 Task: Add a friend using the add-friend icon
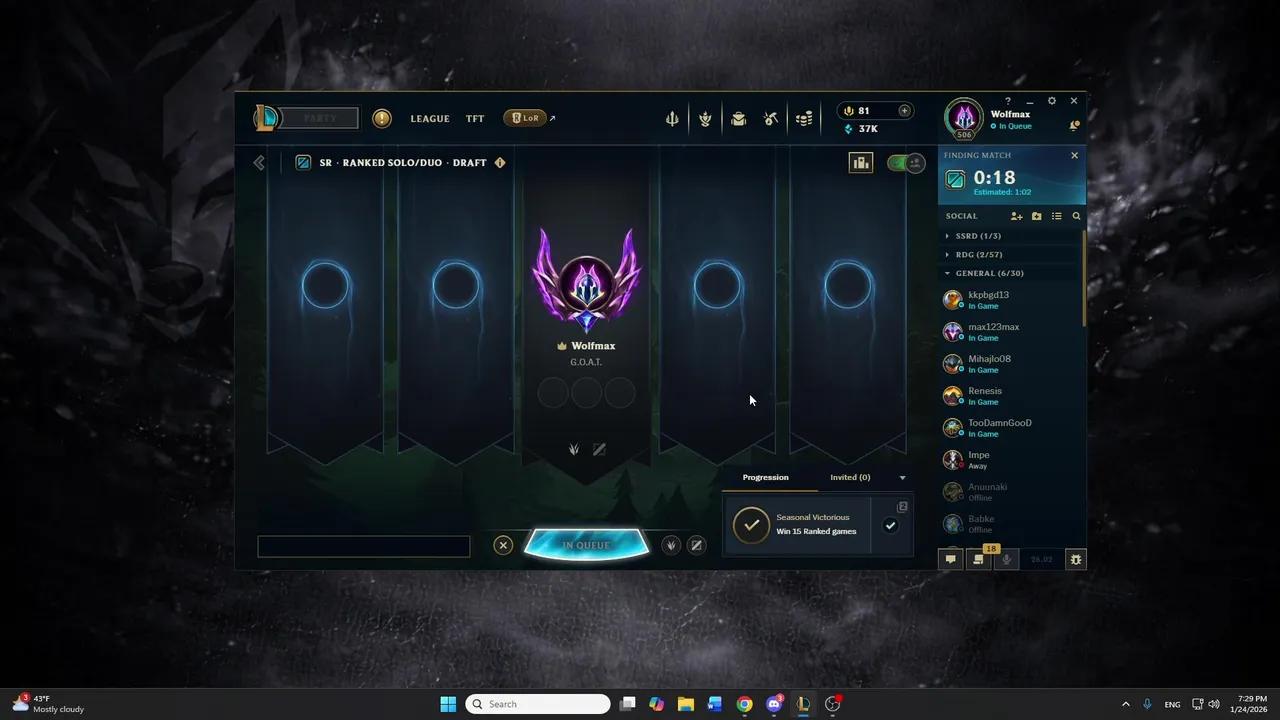[1017, 216]
